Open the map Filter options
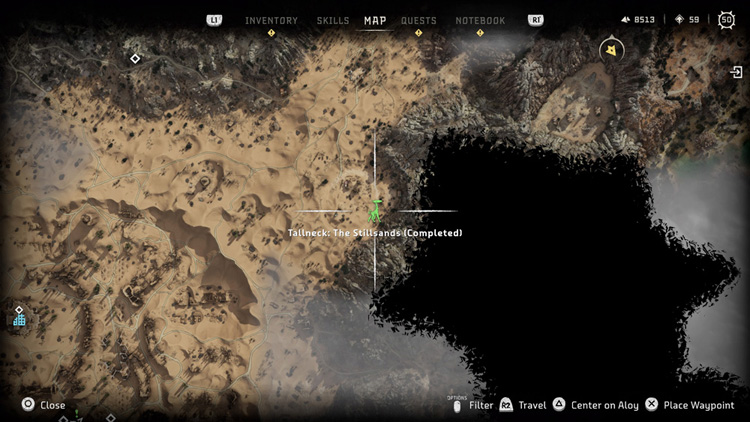This screenshot has height=422, width=750. pyautogui.click(x=473, y=405)
